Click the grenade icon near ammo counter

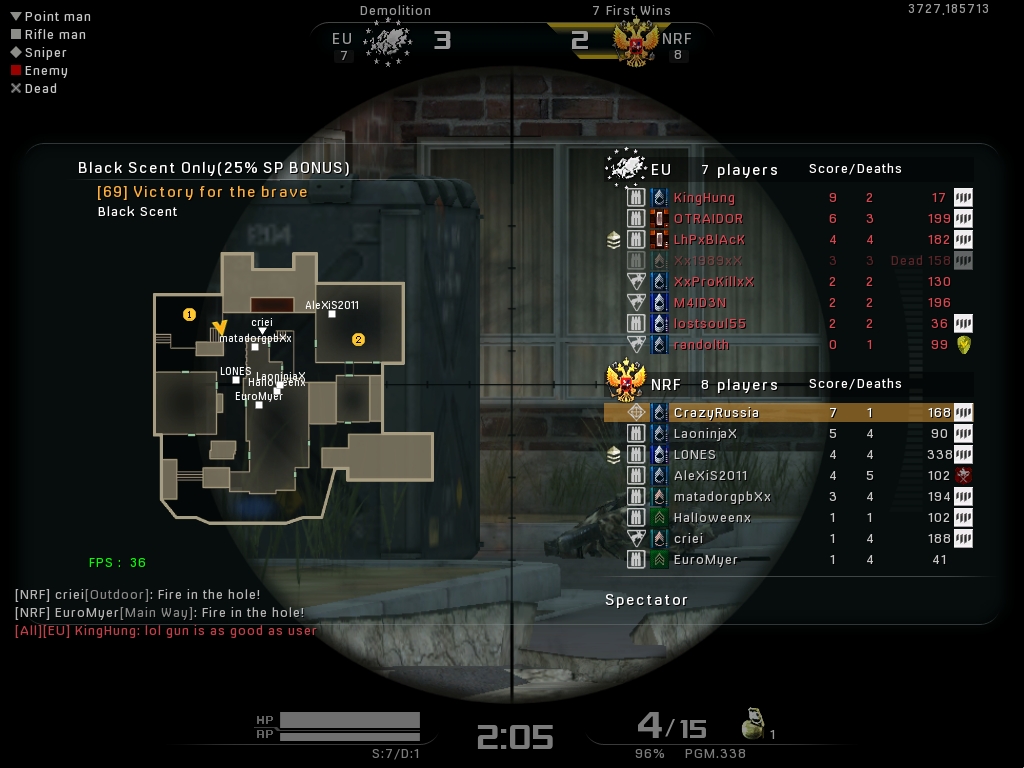pos(752,724)
